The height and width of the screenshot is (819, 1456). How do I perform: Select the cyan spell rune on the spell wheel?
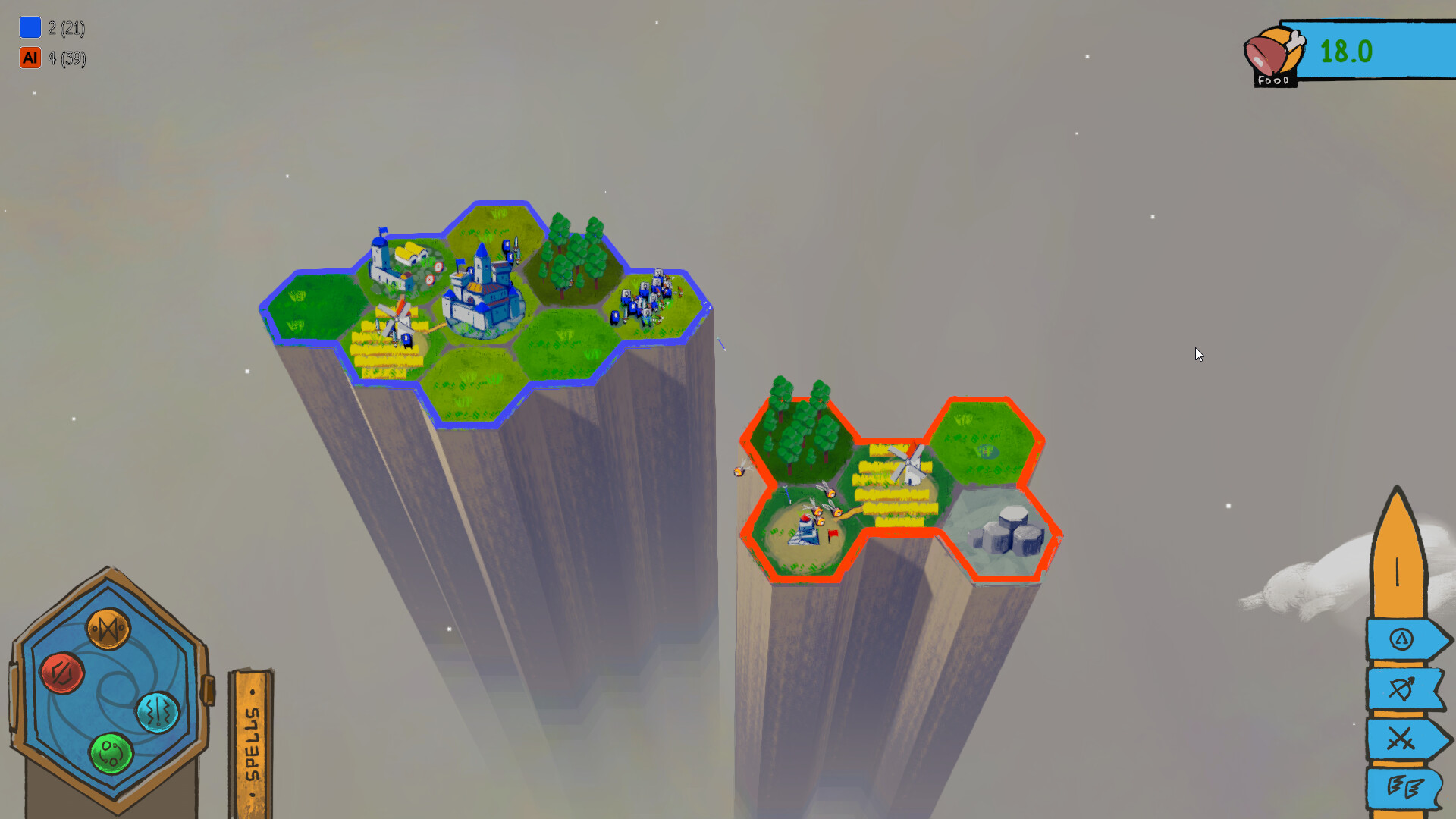coord(158,713)
